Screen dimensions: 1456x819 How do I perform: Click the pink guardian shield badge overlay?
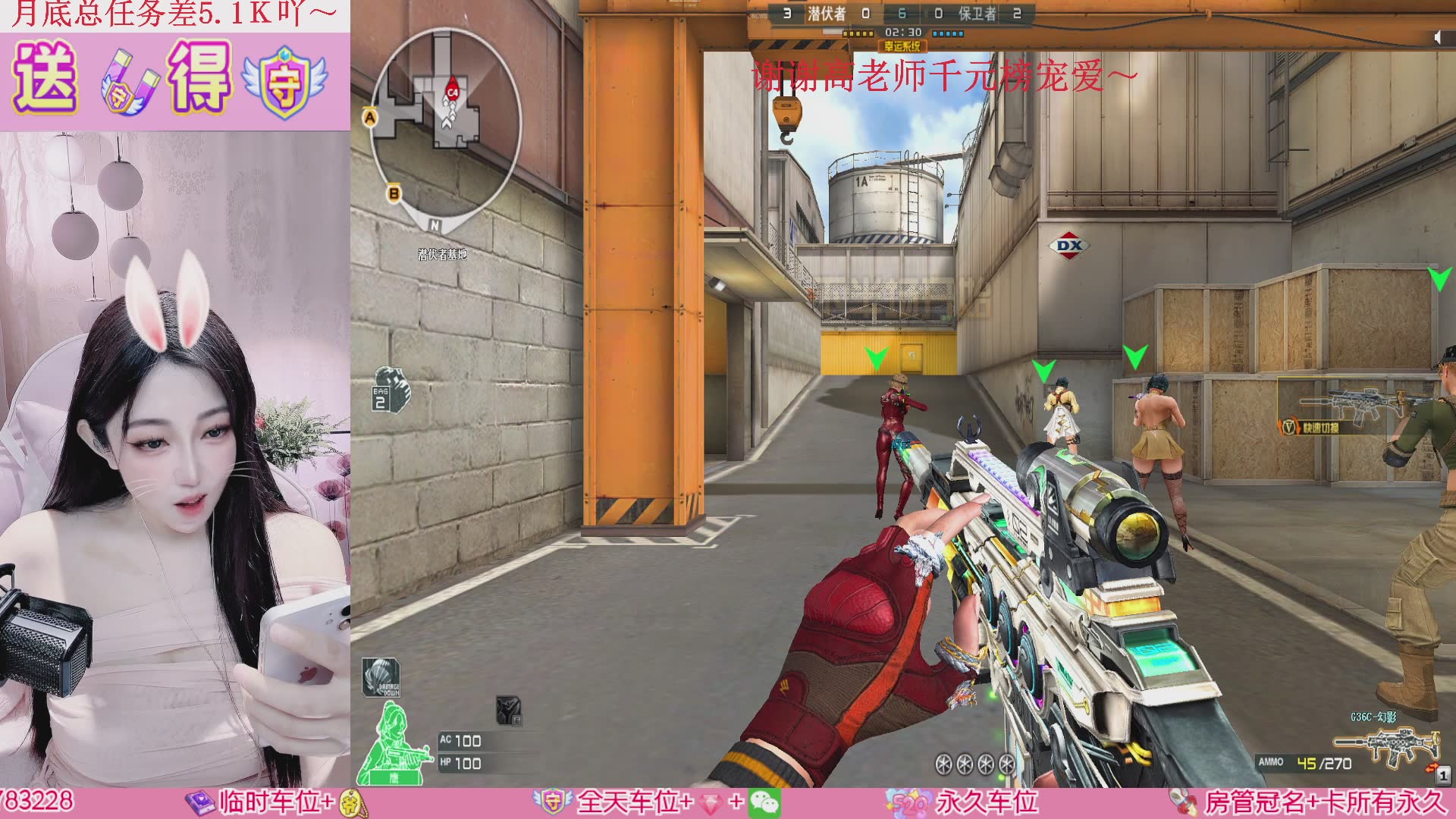pos(285,81)
